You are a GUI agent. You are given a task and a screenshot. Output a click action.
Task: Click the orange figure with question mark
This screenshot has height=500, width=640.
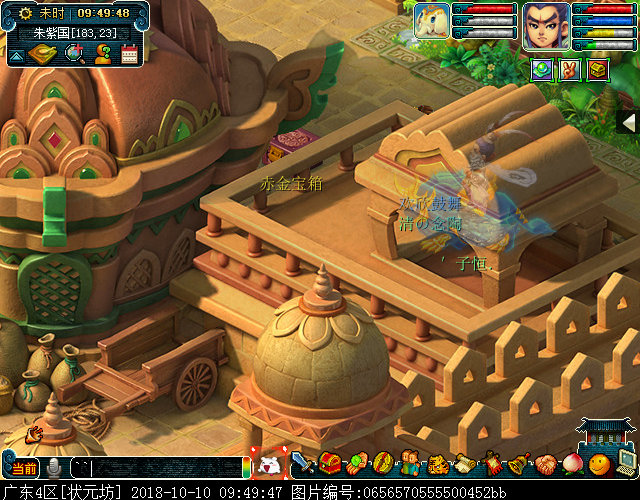(x=102, y=54)
